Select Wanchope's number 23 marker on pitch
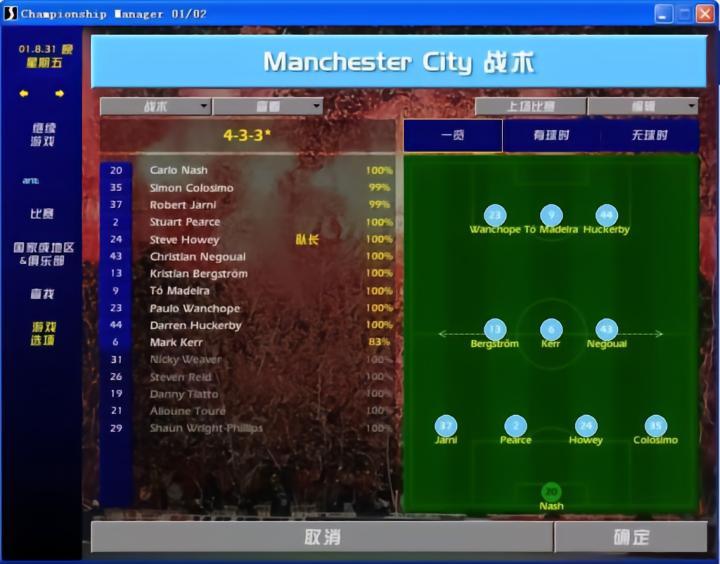 pyautogui.click(x=494, y=215)
